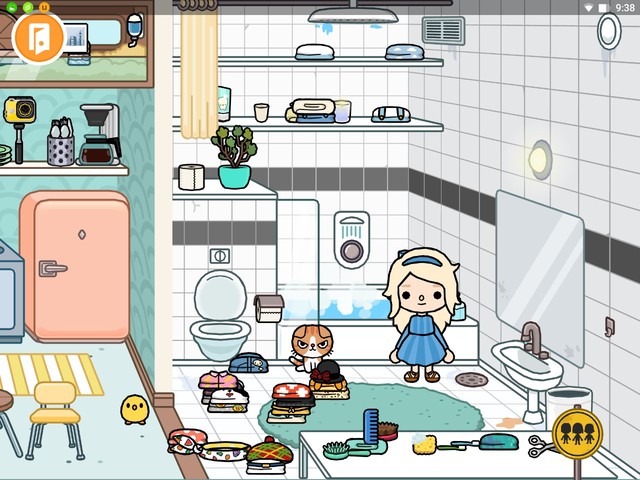Open the yellow characters panel button
The image size is (640, 480).
coord(577,433)
